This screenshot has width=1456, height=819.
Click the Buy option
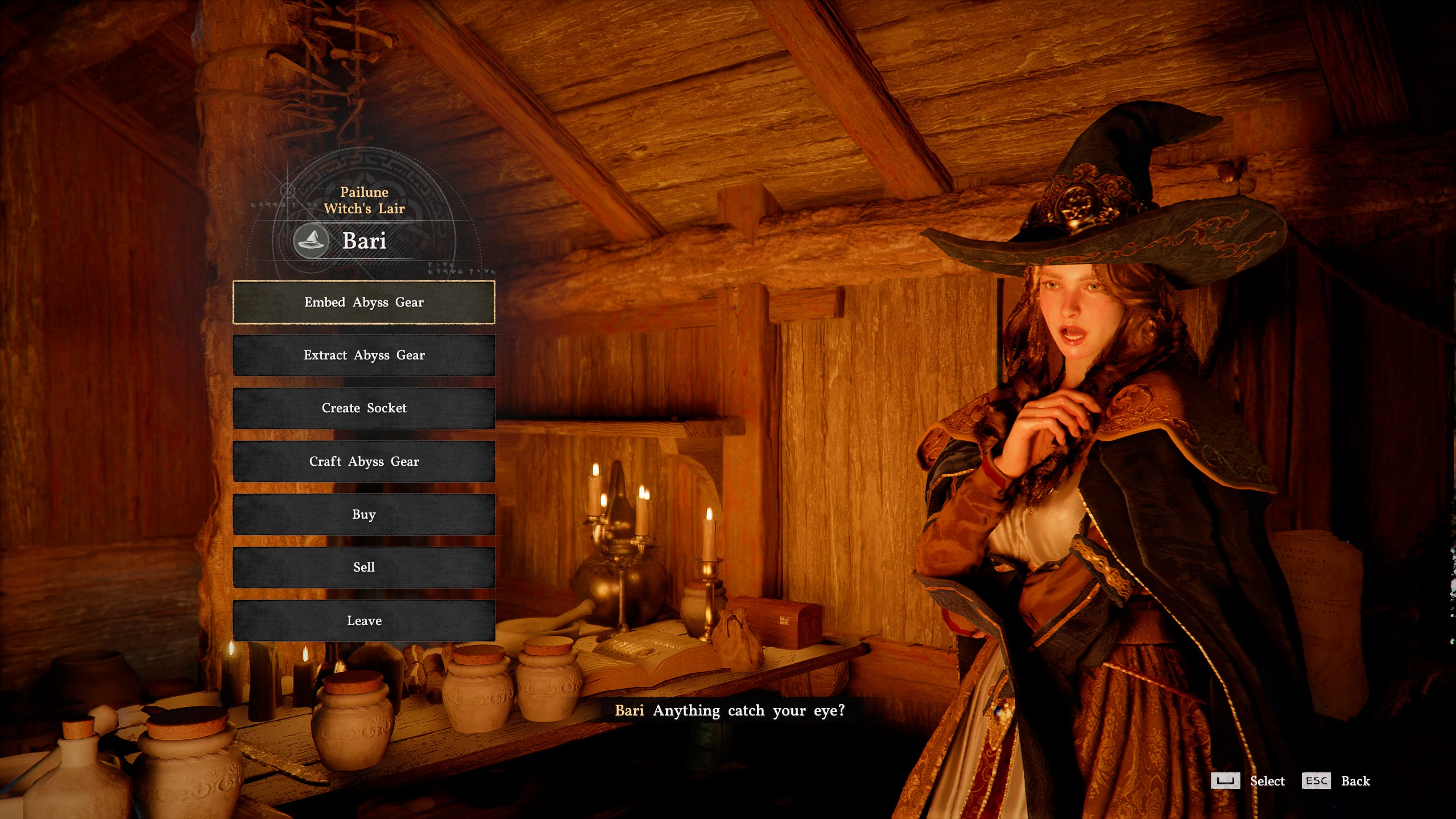pos(363,514)
